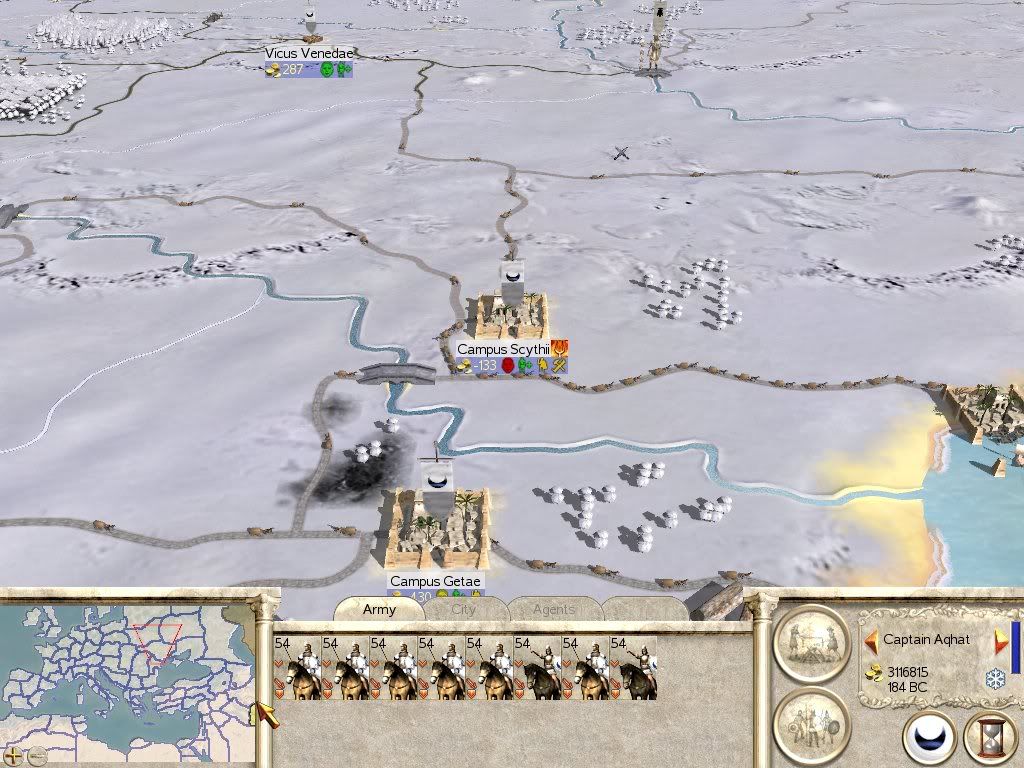Zoom in the minimap with the plus button
The height and width of the screenshot is (768, 1024).
(x=13, y=754)
